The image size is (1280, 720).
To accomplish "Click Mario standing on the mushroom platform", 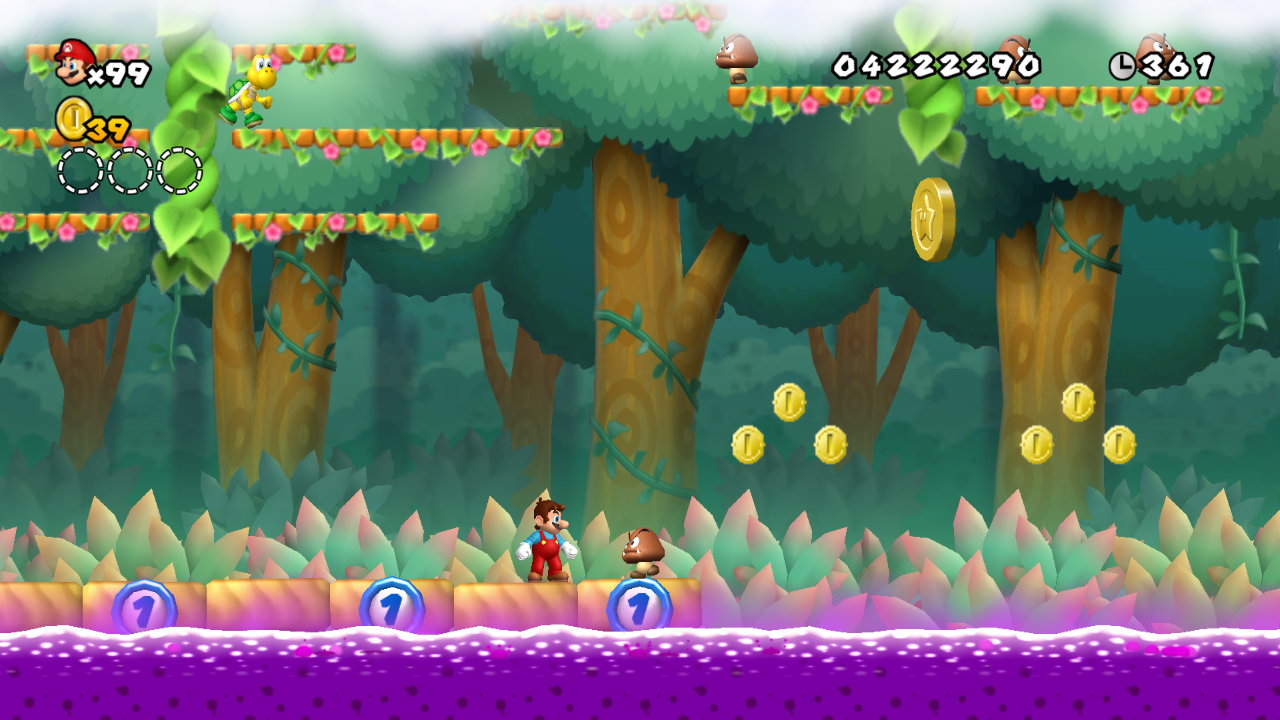I will (x=545, y=540).
